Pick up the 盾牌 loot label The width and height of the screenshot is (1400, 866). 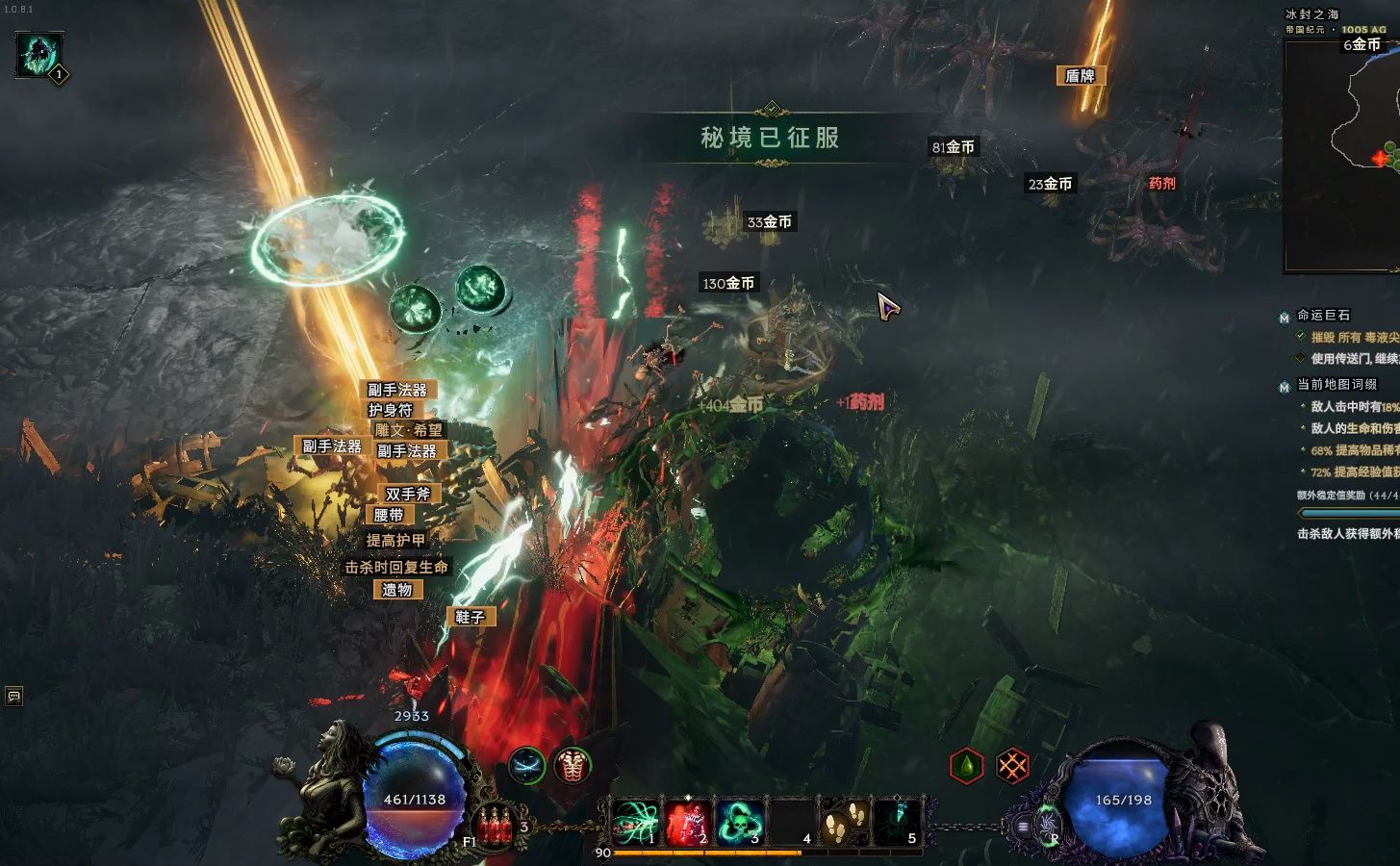coord(1080,76)
